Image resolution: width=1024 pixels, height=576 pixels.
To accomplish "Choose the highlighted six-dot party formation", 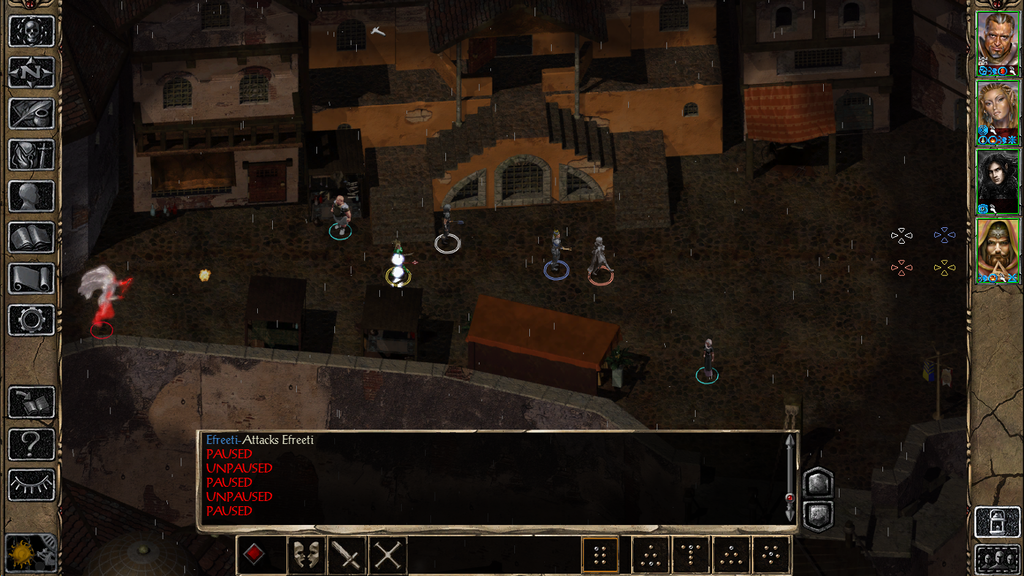I will (600, 555).
